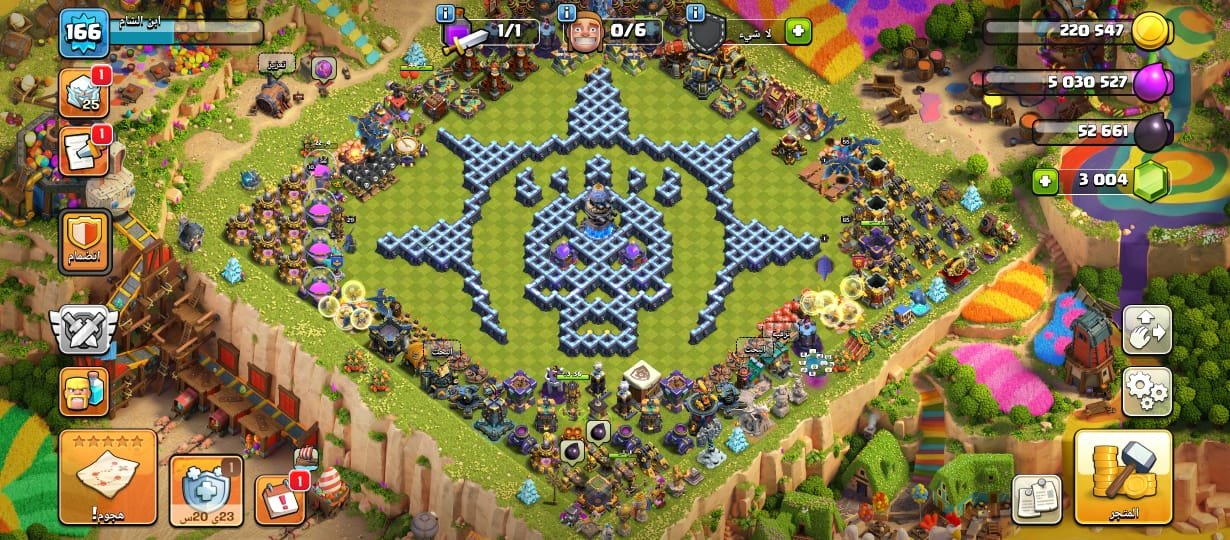Open the level 166 player profile badge
Screen dimensions: 1230x540
click(x=83, y=33)
